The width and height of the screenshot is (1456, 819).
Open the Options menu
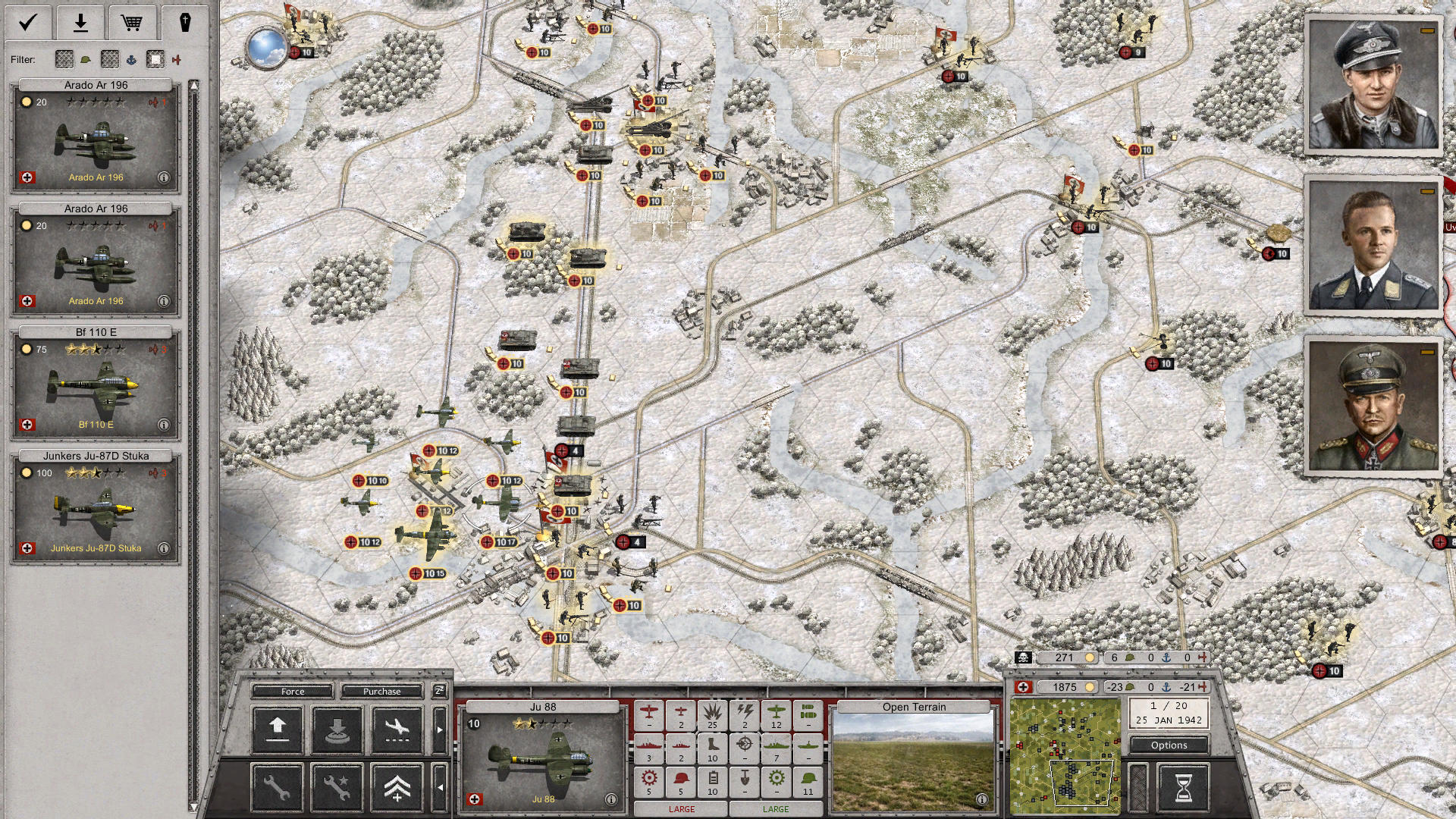tap(1169, 745)
